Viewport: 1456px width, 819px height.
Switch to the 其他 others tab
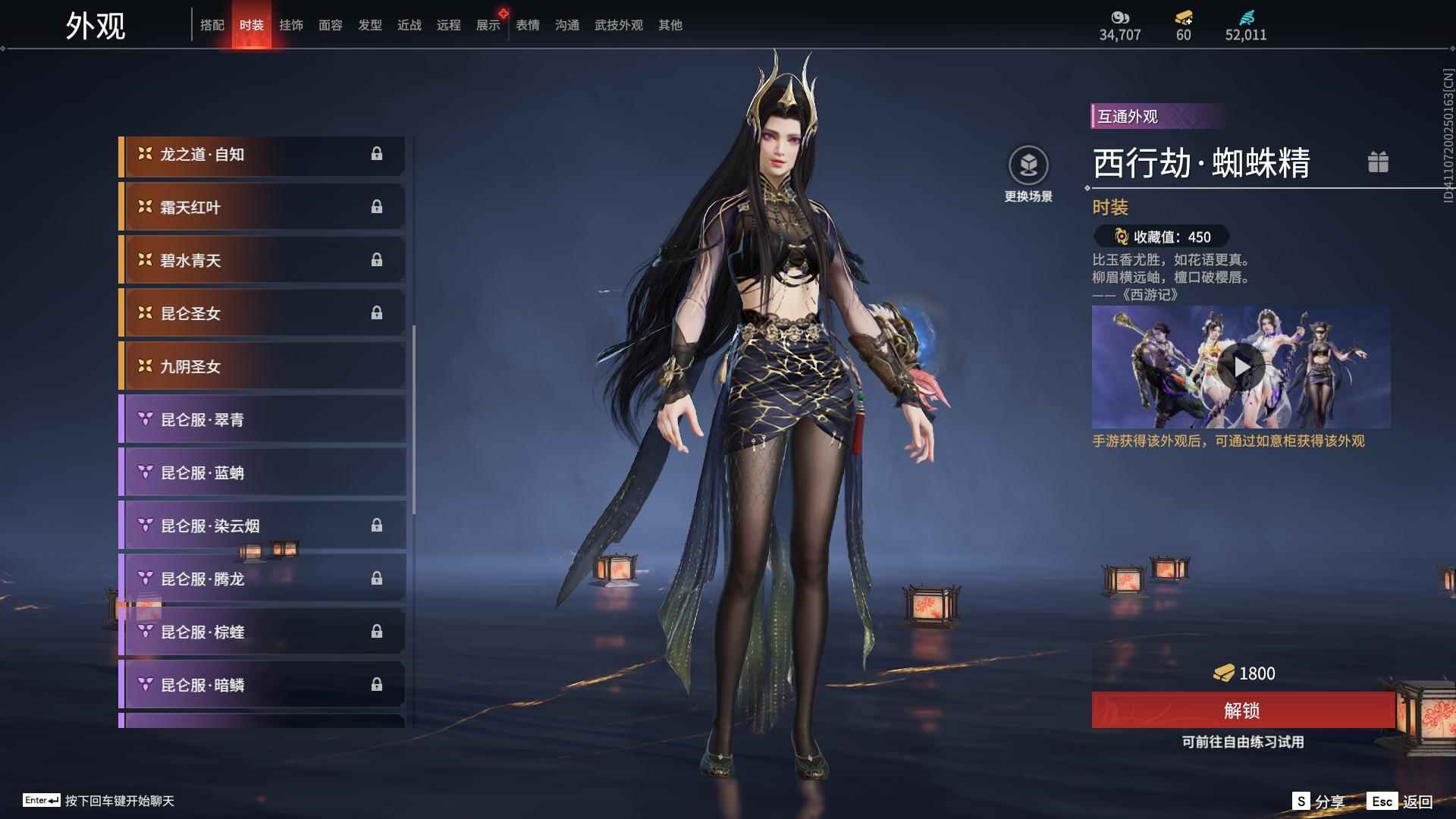pyautogui.click(x=670, y=25)
